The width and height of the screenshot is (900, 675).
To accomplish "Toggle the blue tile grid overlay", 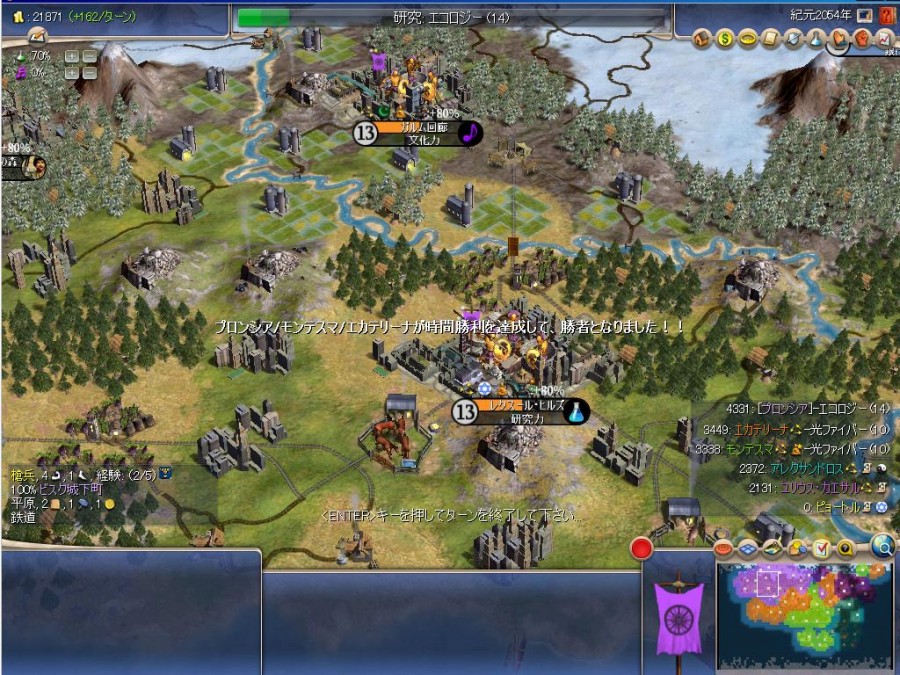I will click(x=748, y=548).
